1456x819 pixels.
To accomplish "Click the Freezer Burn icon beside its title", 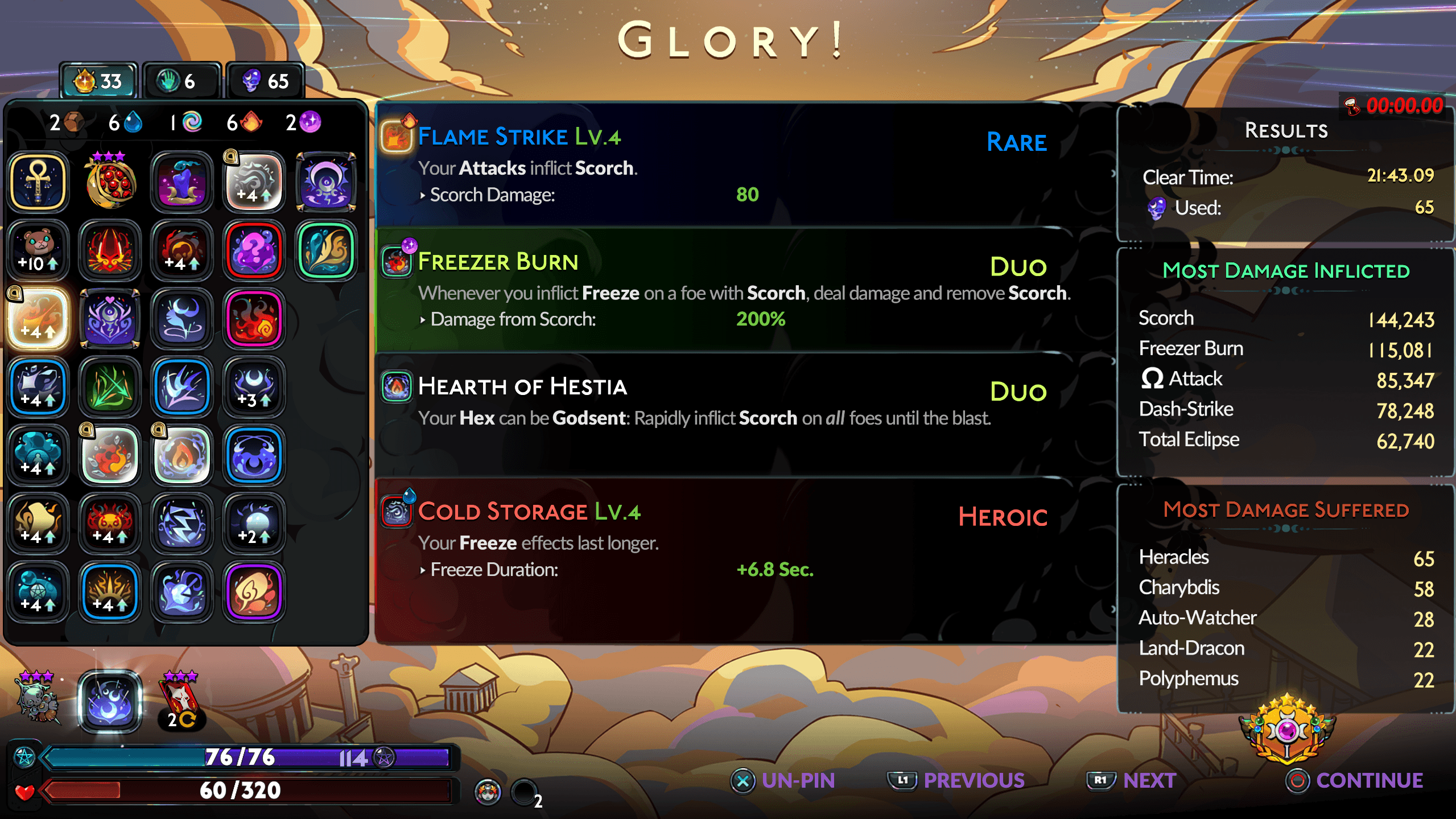I will (x=397, y=262).
